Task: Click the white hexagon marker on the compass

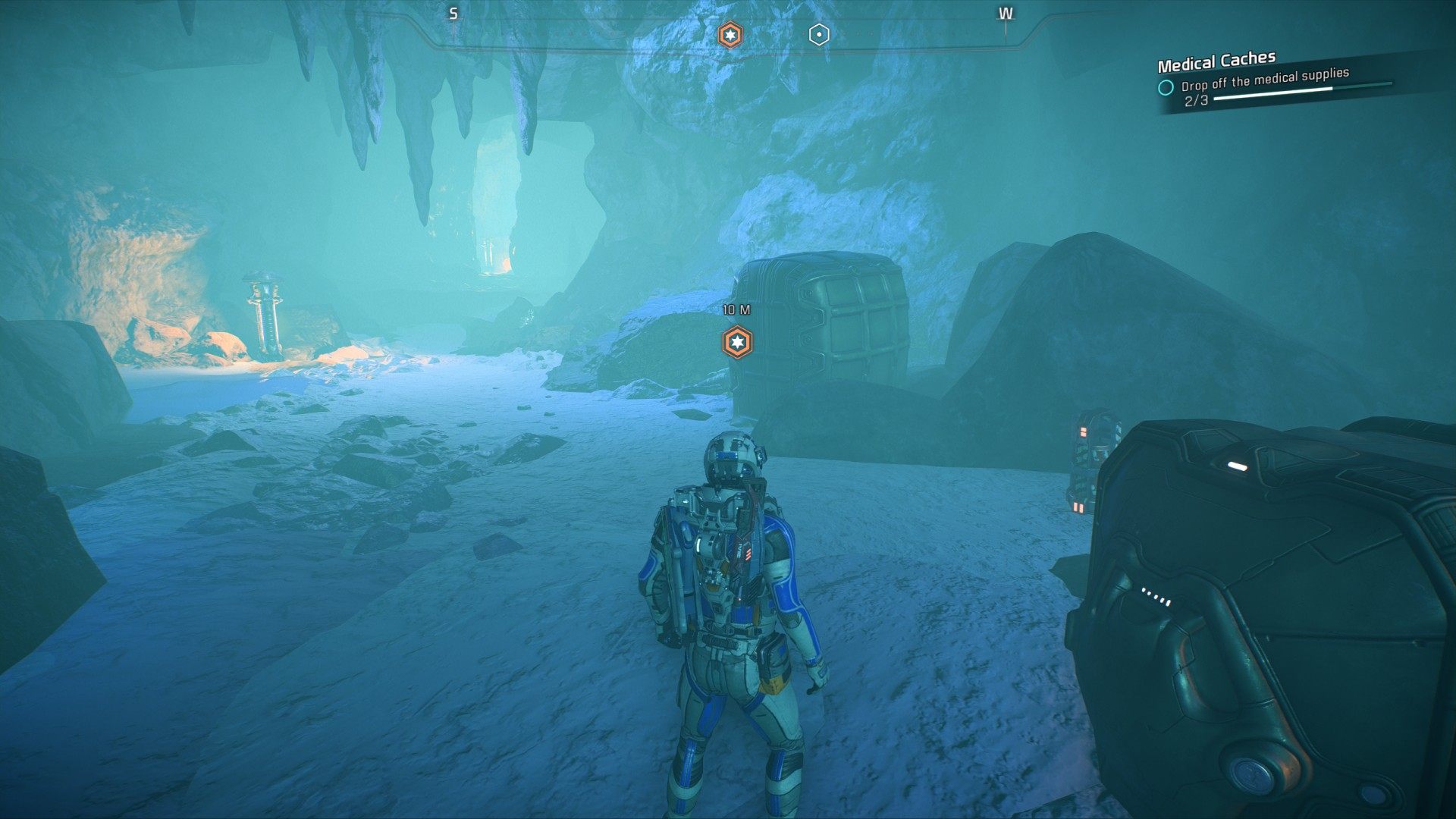Action: 819,35
